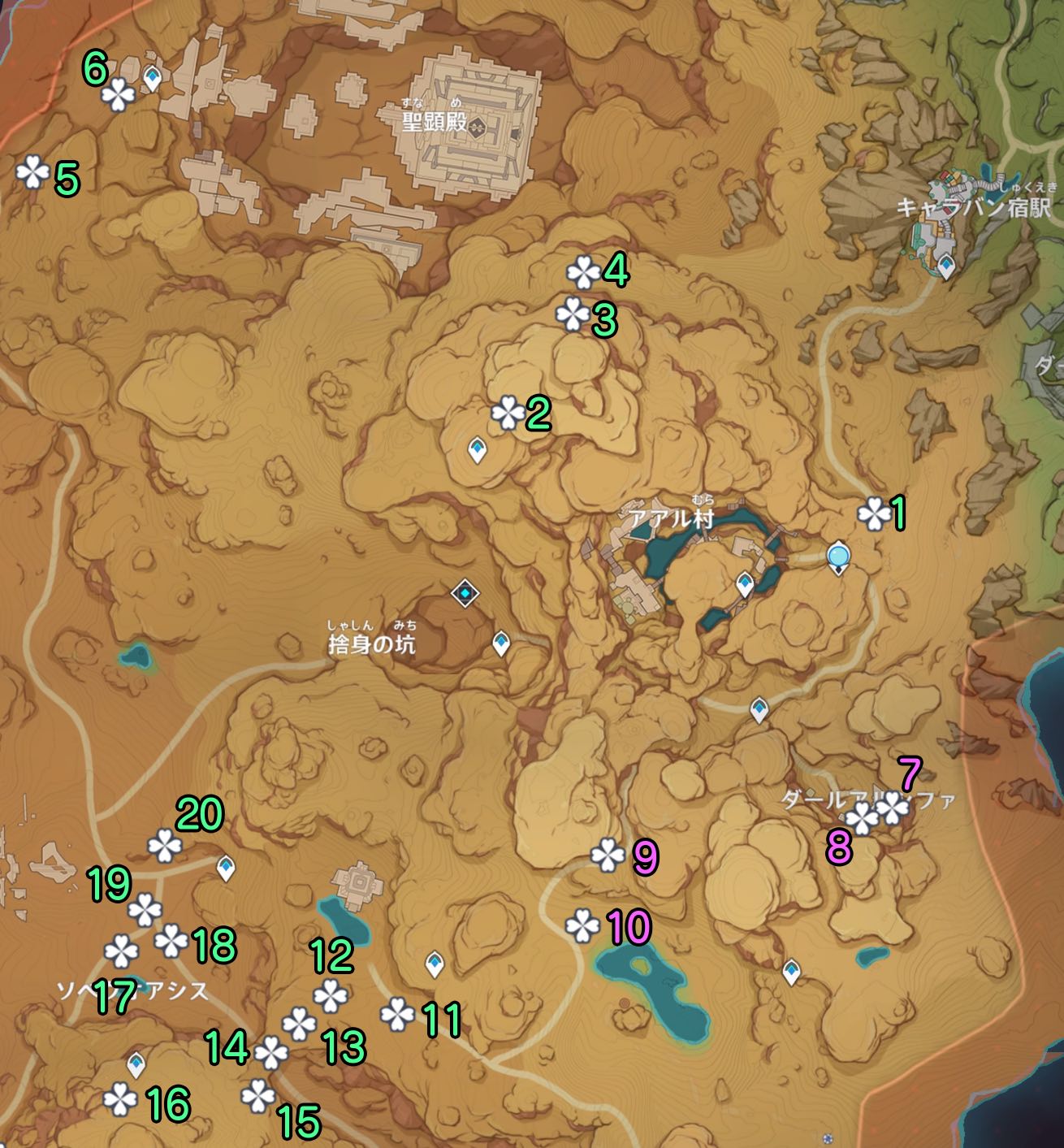Click the アアル村 village label
Screen dimensions: 1064x1148
click(671, 515)
